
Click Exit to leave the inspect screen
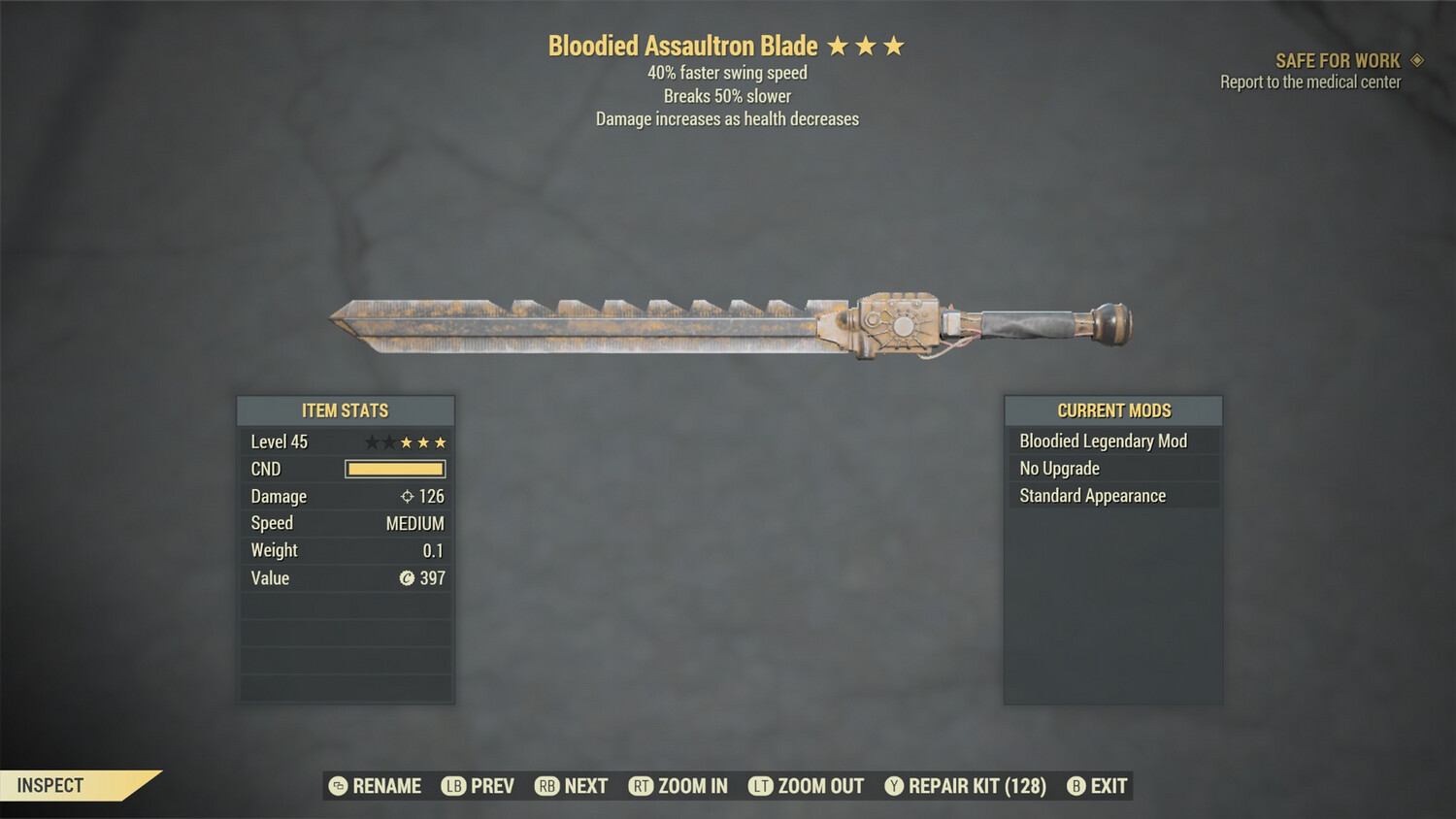1108,786
